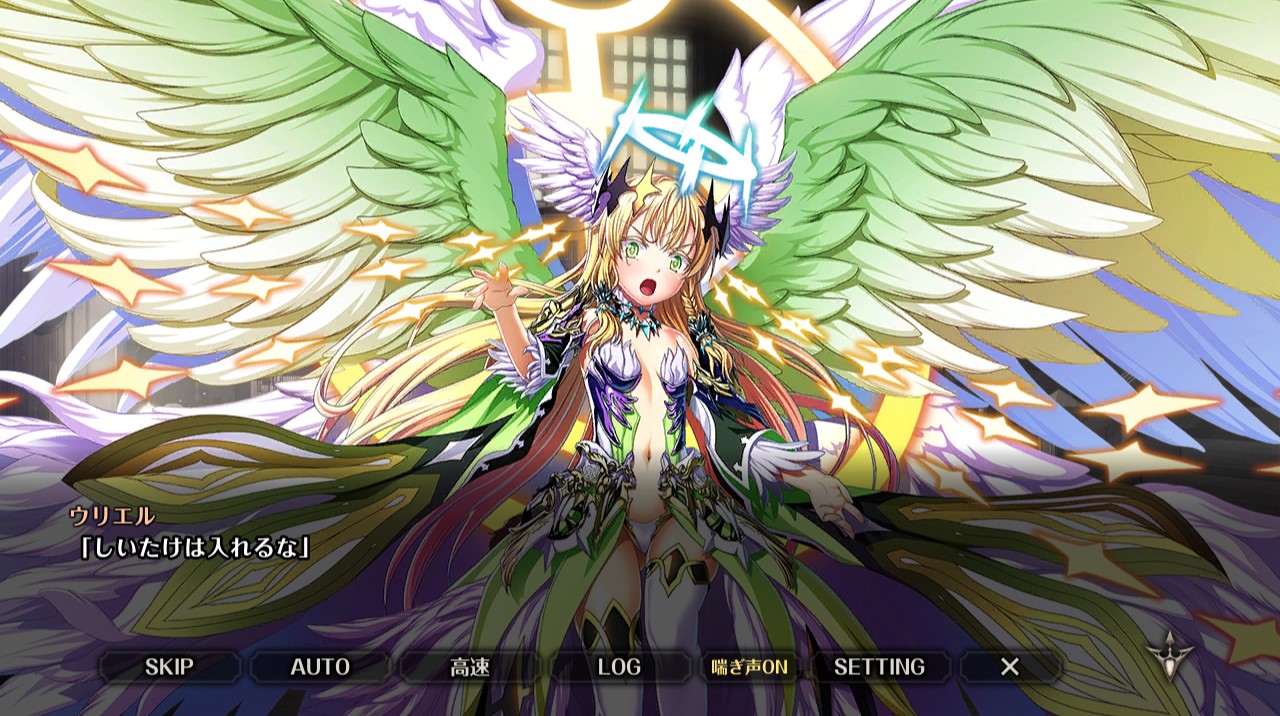Image resolution: width=1280 pixels, height=716 pixels.
Task: Toggle the 喘ぎ声ON voice button
Action: [x=749, y=667]
